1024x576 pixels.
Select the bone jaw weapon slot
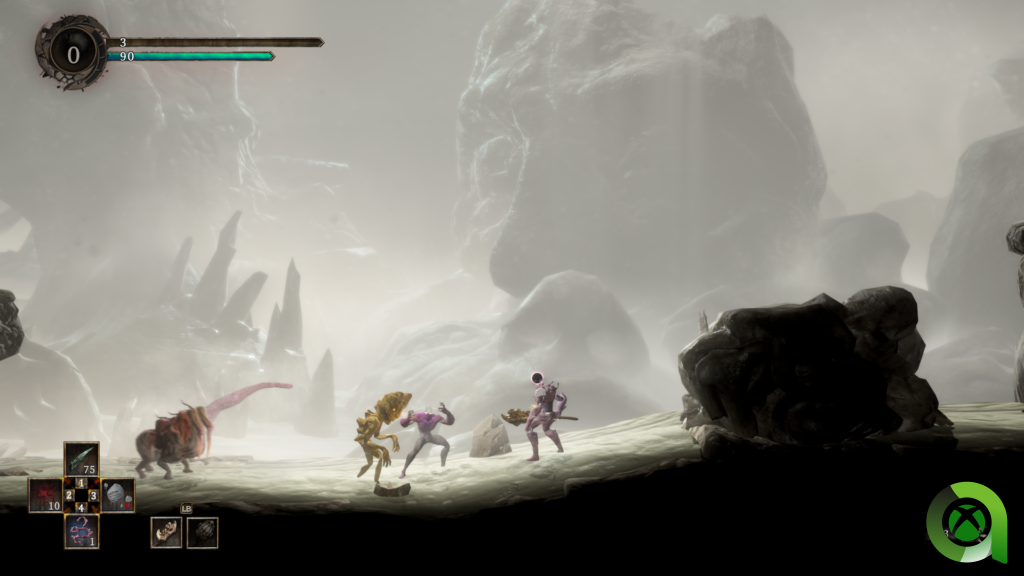pos(166,532)
